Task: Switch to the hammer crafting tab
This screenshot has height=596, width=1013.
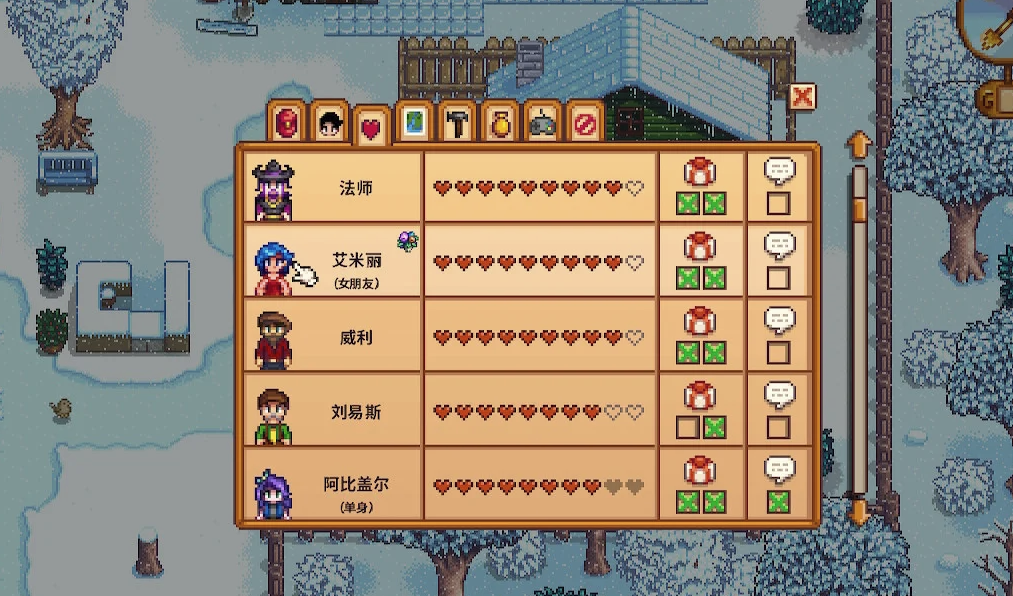Action: click(457, 123)
